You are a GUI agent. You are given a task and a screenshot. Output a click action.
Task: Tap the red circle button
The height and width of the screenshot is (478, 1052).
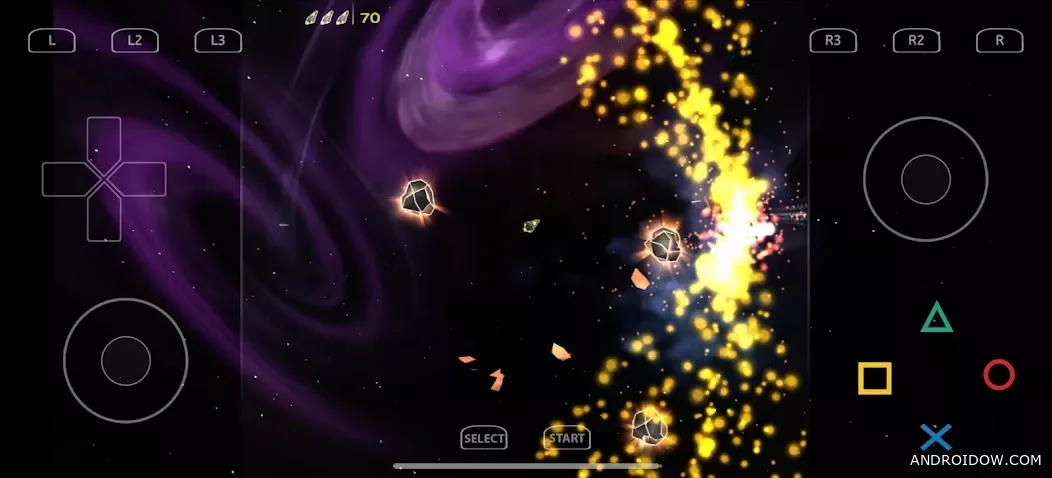[998, 375]
